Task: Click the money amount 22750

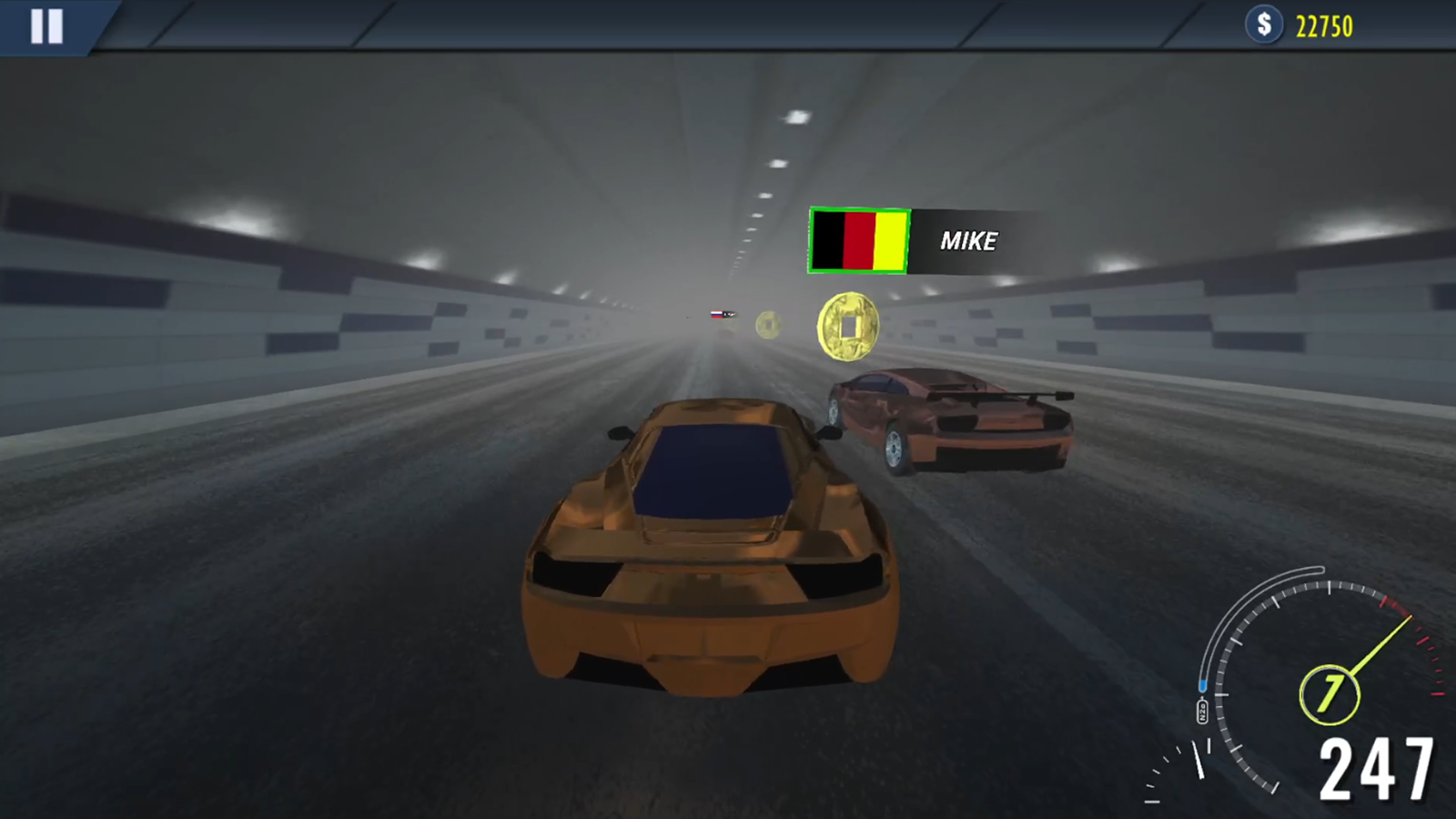Action: [x=1322, y=26]
